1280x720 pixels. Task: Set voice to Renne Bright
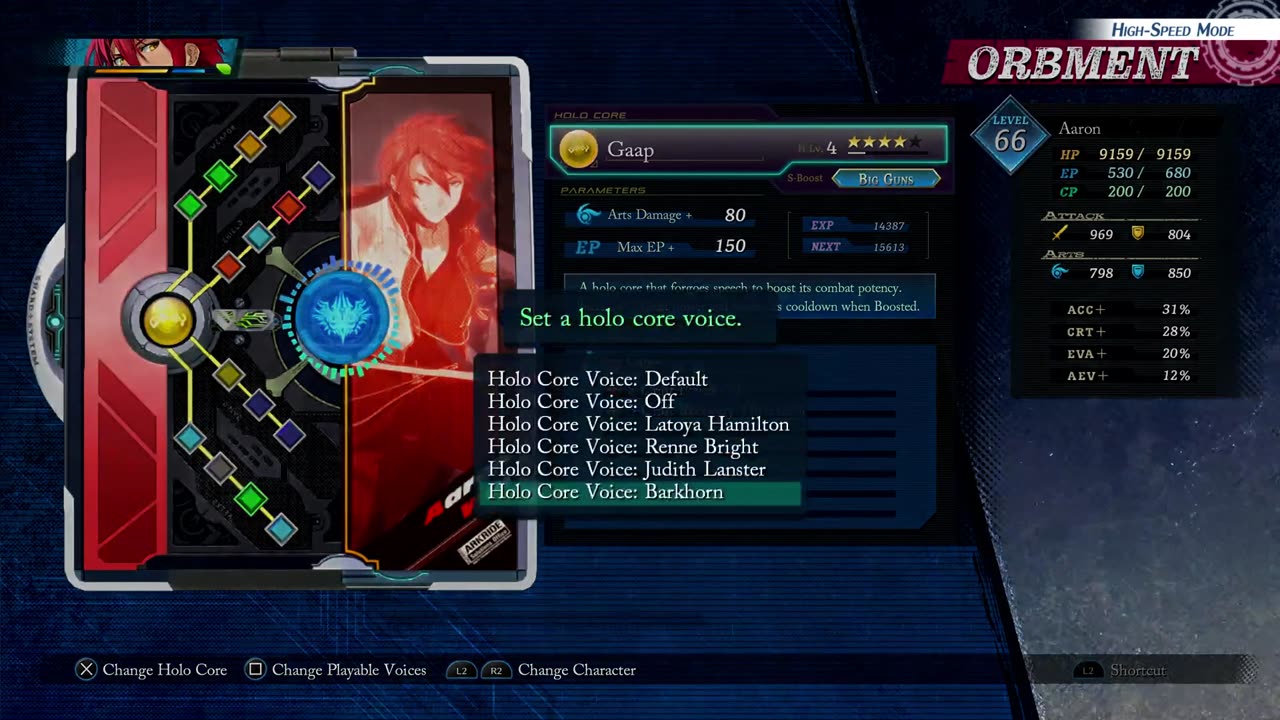point(622,447)
